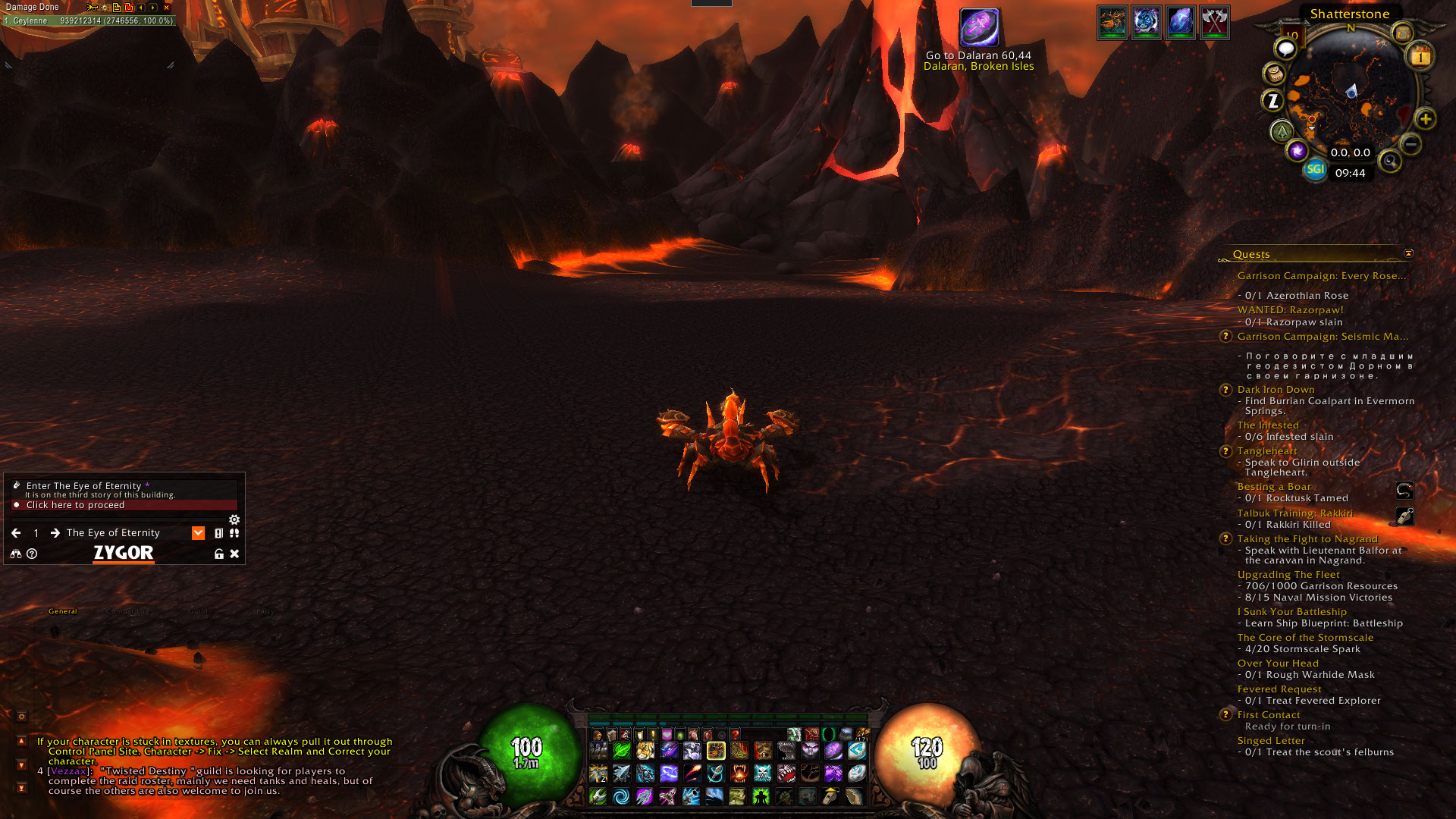1456x819 pixels.
Task: Click the Zygor Z minimap button
Action: (x=1273, y=100)
